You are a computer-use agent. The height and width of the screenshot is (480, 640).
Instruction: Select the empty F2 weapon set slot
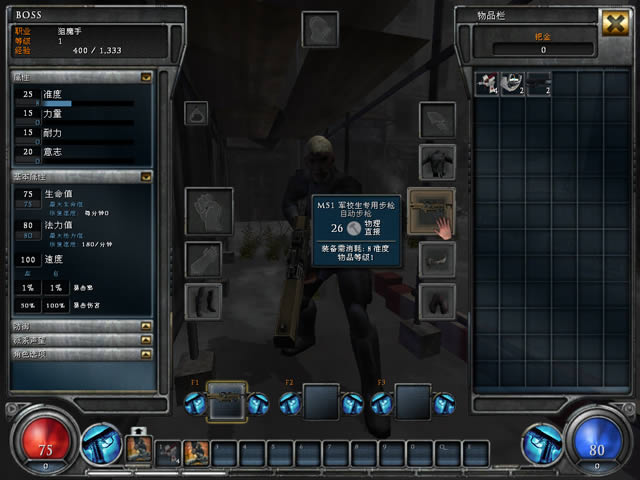[320, 402]
